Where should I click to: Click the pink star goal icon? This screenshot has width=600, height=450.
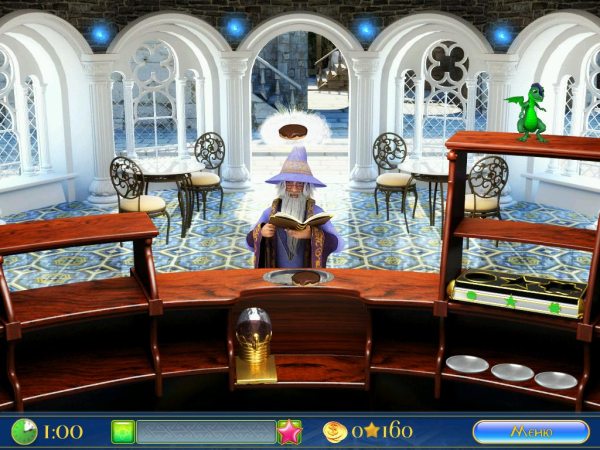tap(289, 431)
